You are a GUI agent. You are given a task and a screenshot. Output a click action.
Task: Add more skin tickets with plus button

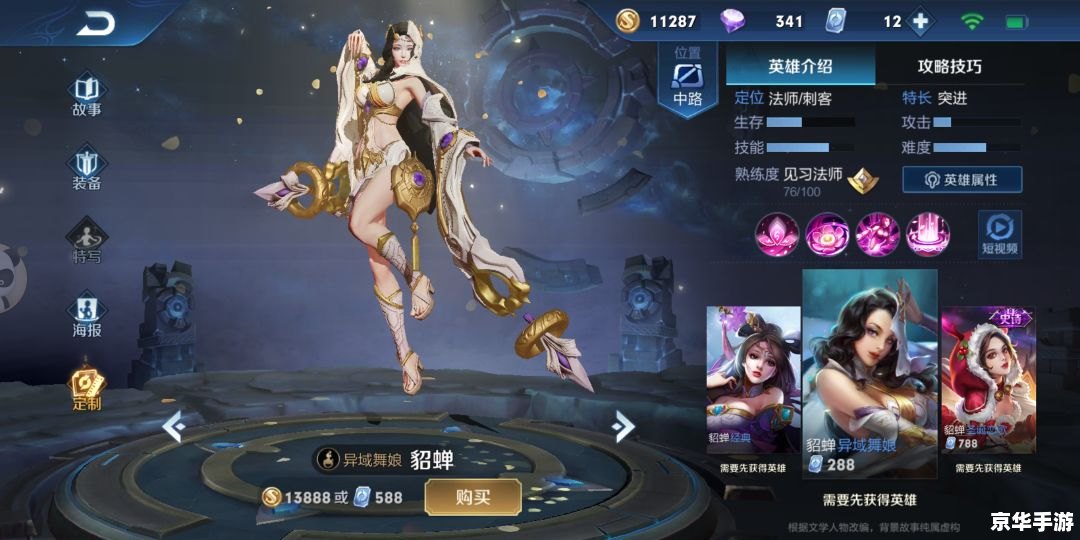[x=920, y=21]
